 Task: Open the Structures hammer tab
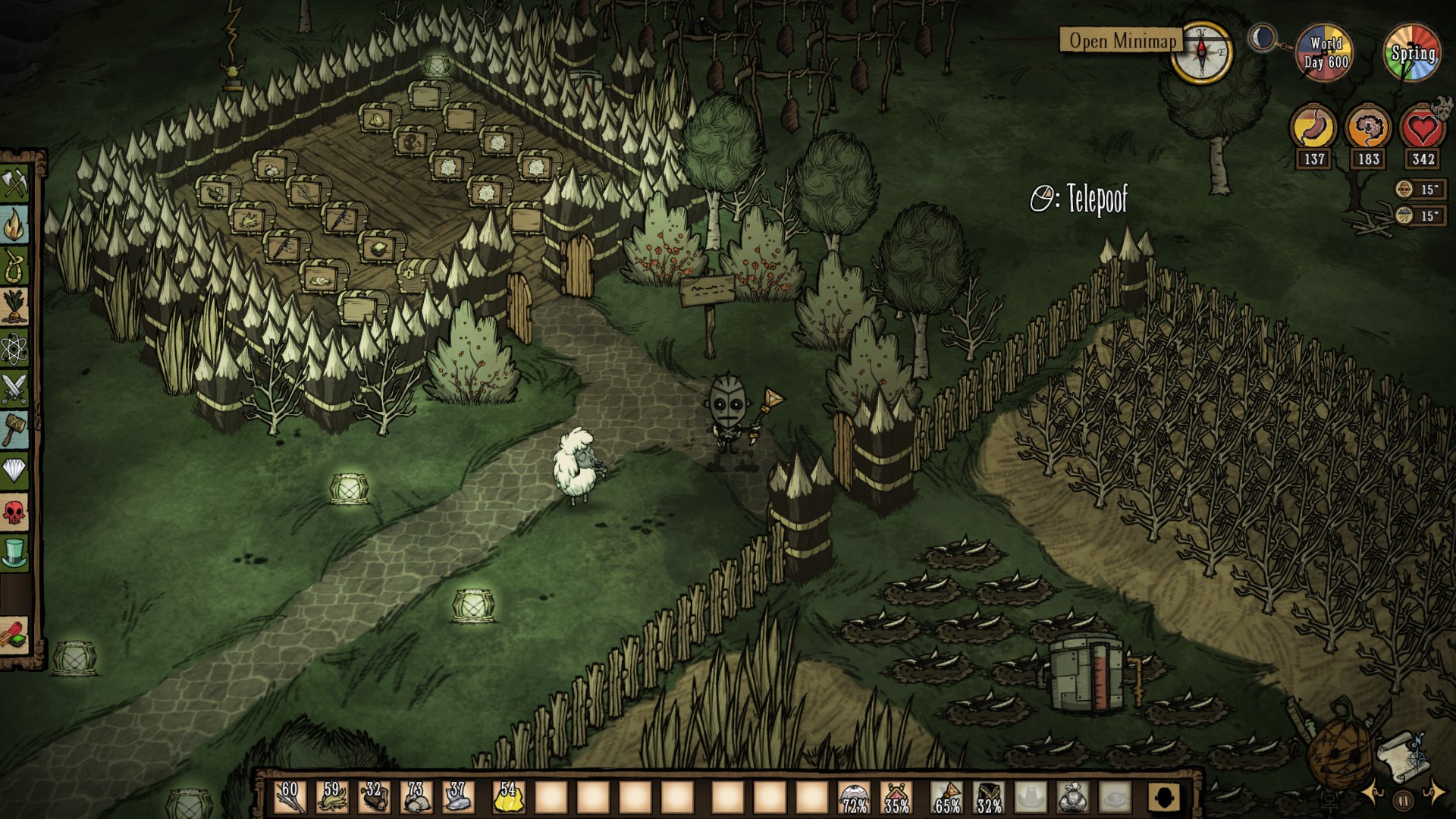[14, 430]
